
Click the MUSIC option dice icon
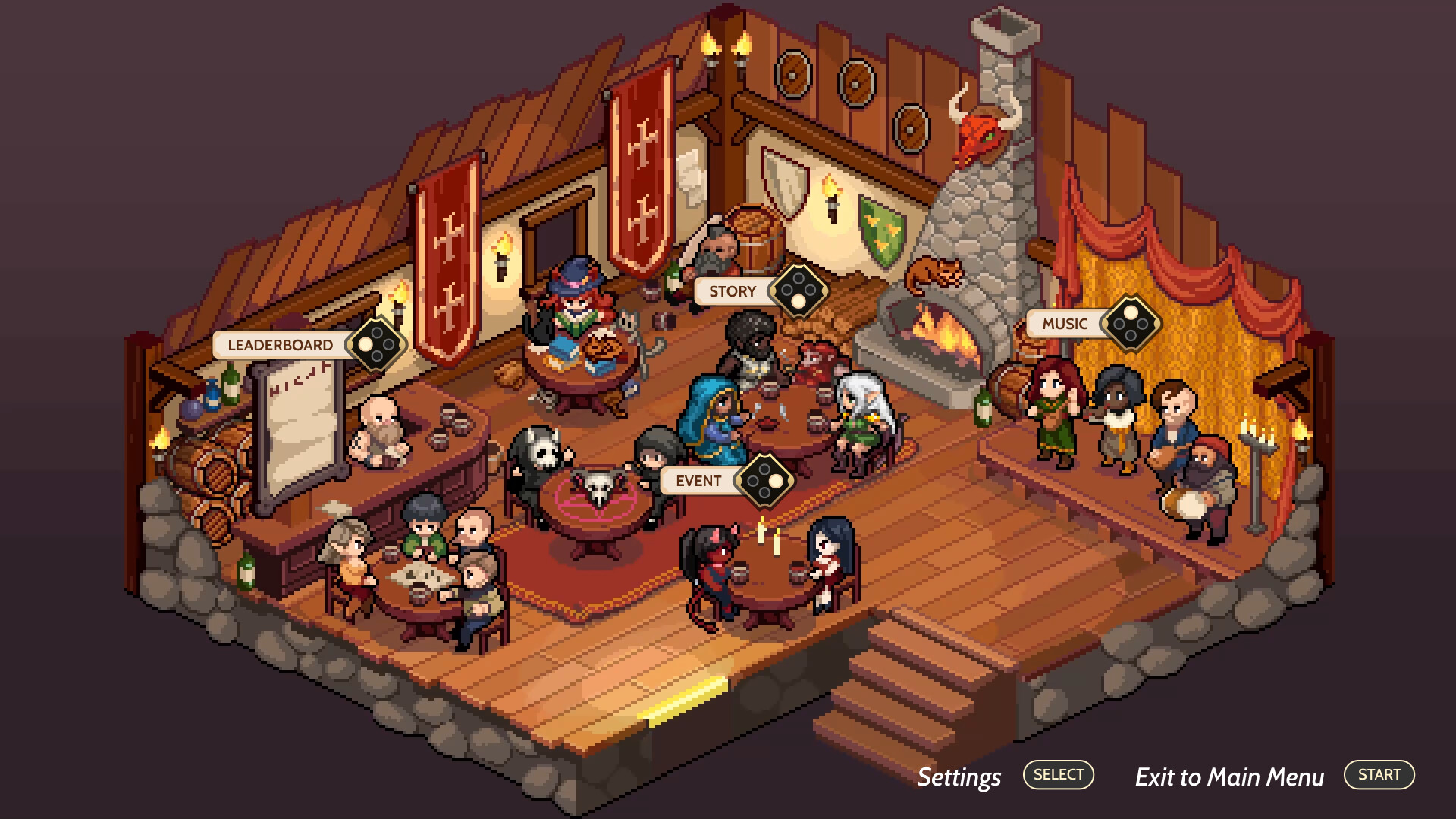click(x=1131, y=325)
